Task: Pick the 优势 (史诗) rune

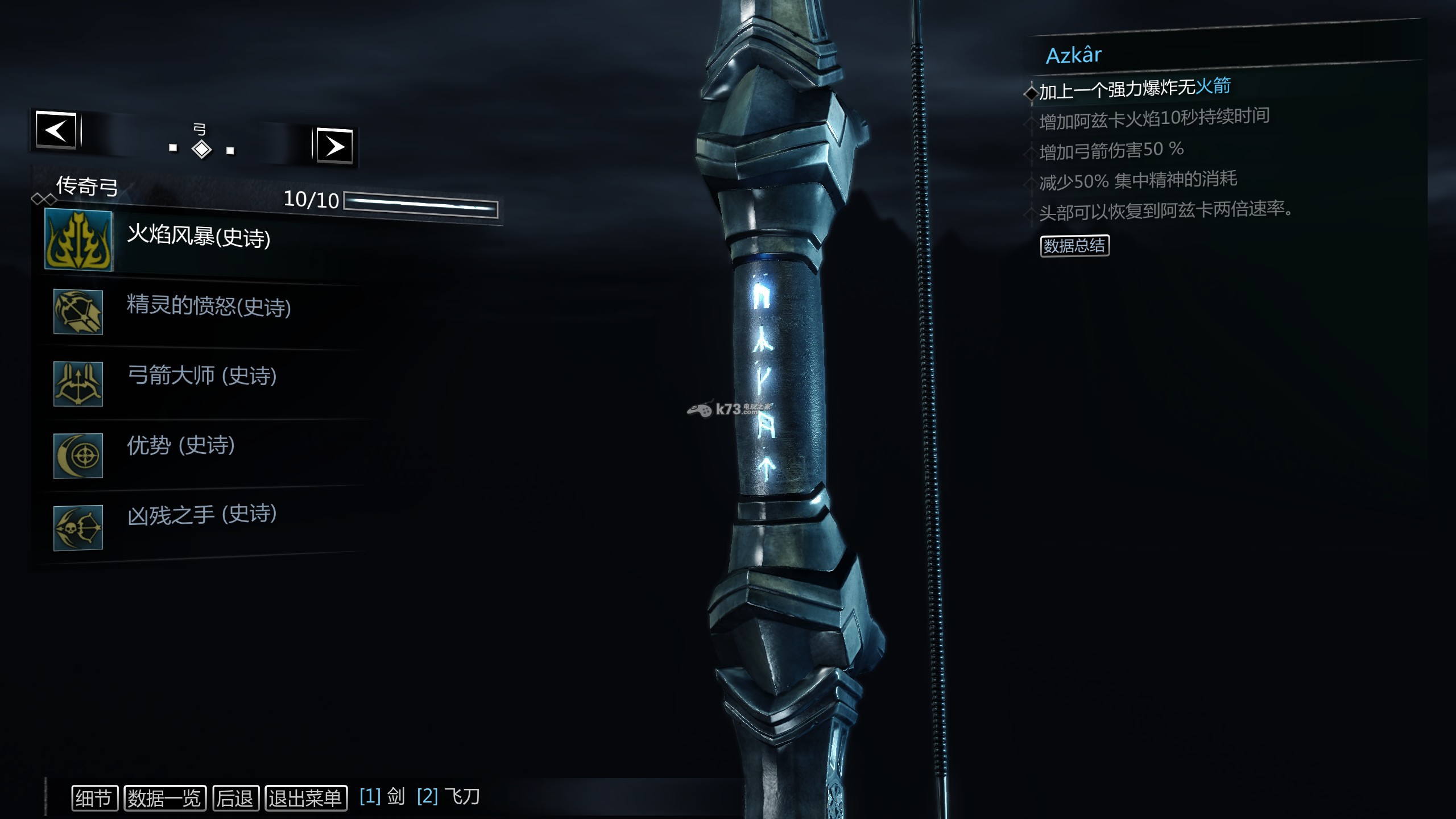Action: click(180, 445)
